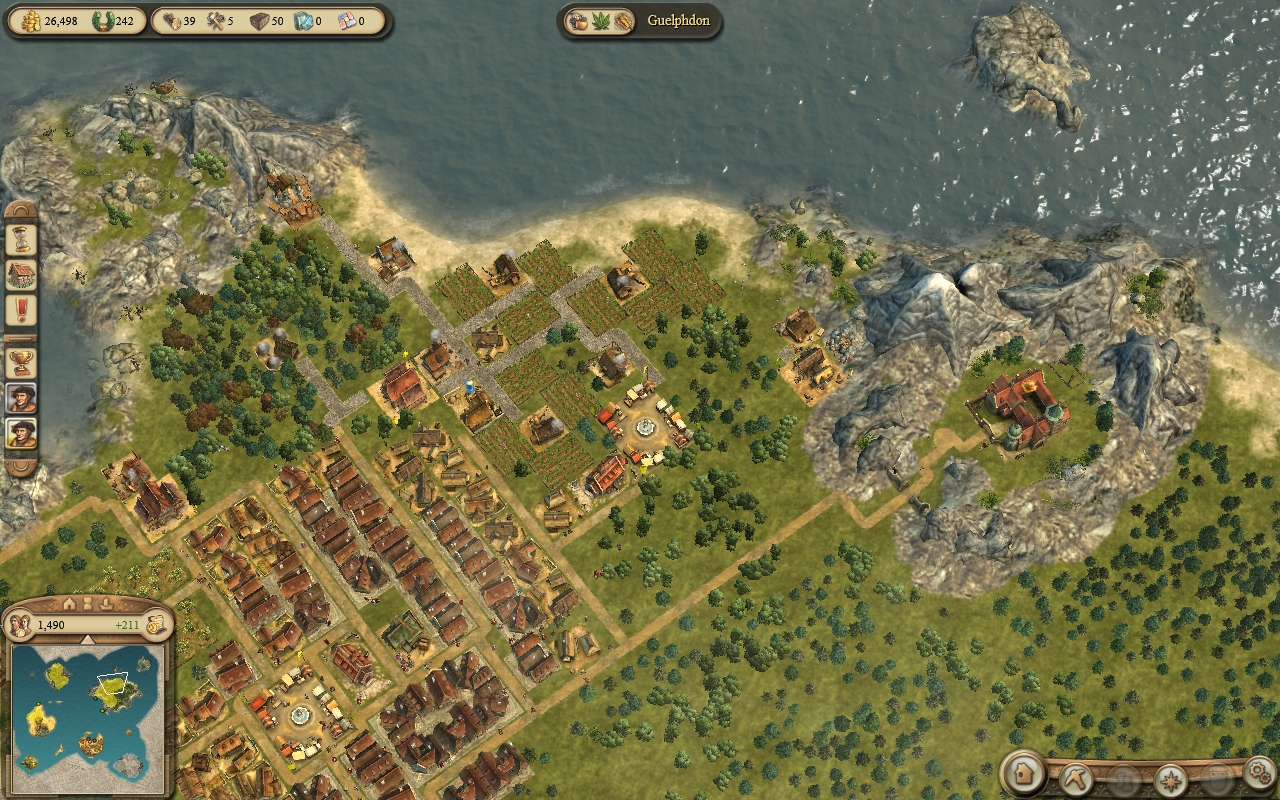Open the construction menu house button

point(1024,772)
